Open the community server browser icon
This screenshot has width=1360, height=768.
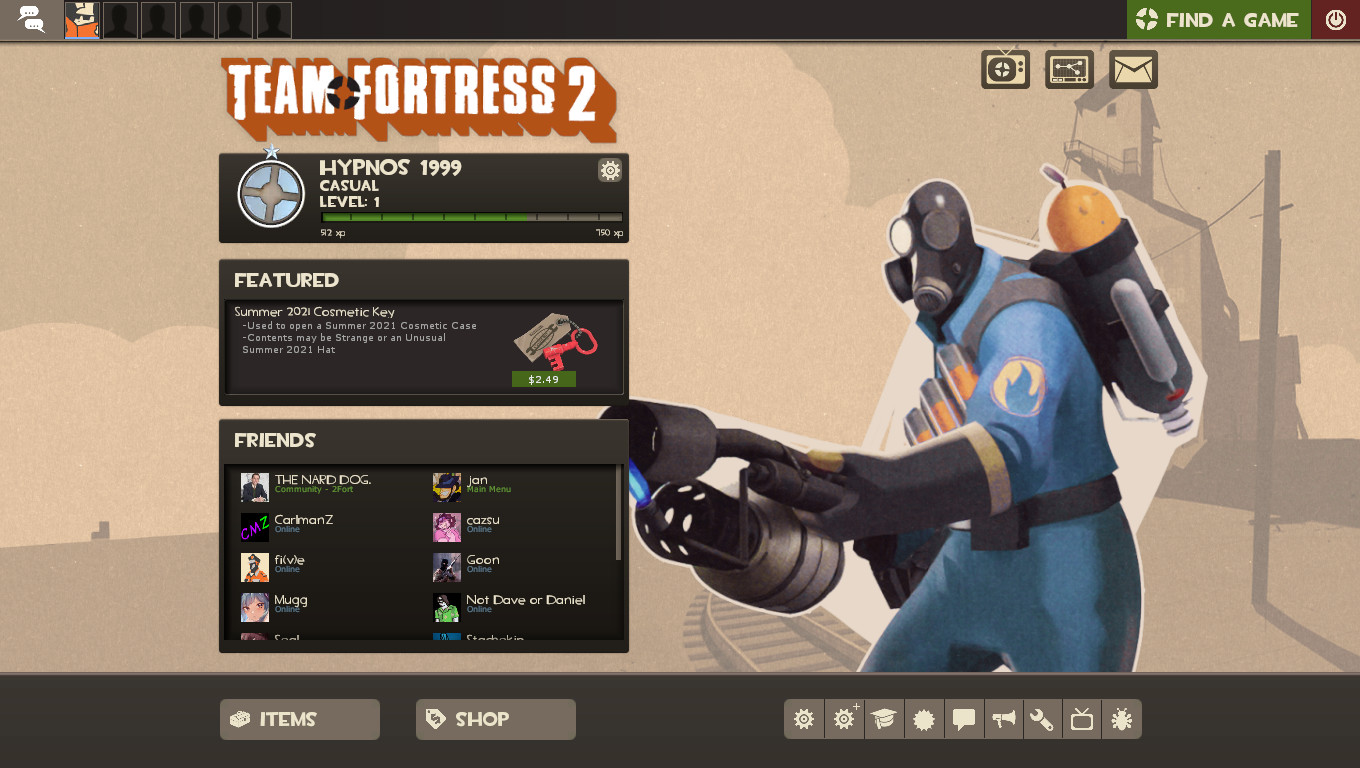(x=1069, y=68)
